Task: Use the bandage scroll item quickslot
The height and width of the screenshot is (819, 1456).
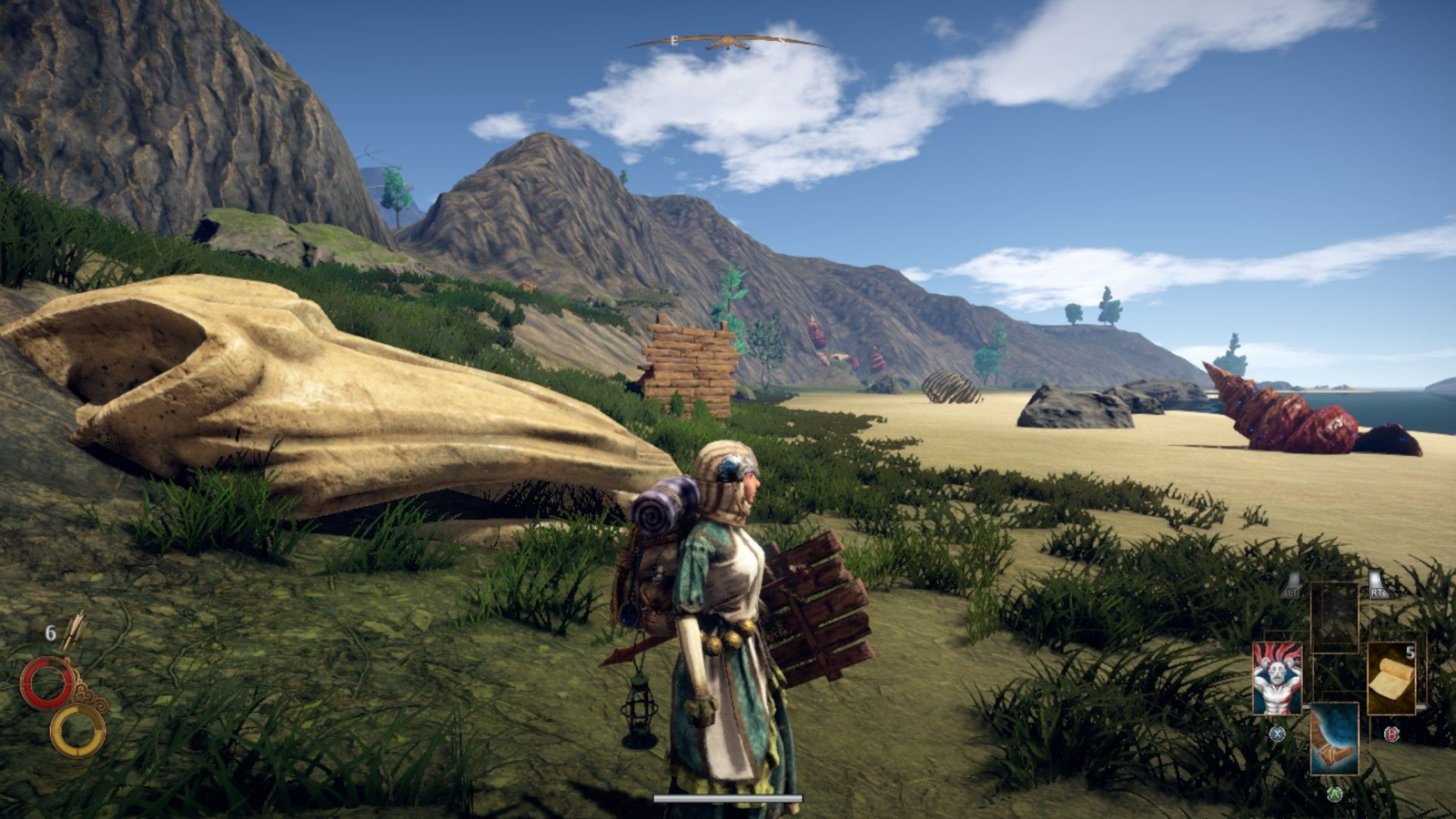Action: click(x=1390, y=676)
